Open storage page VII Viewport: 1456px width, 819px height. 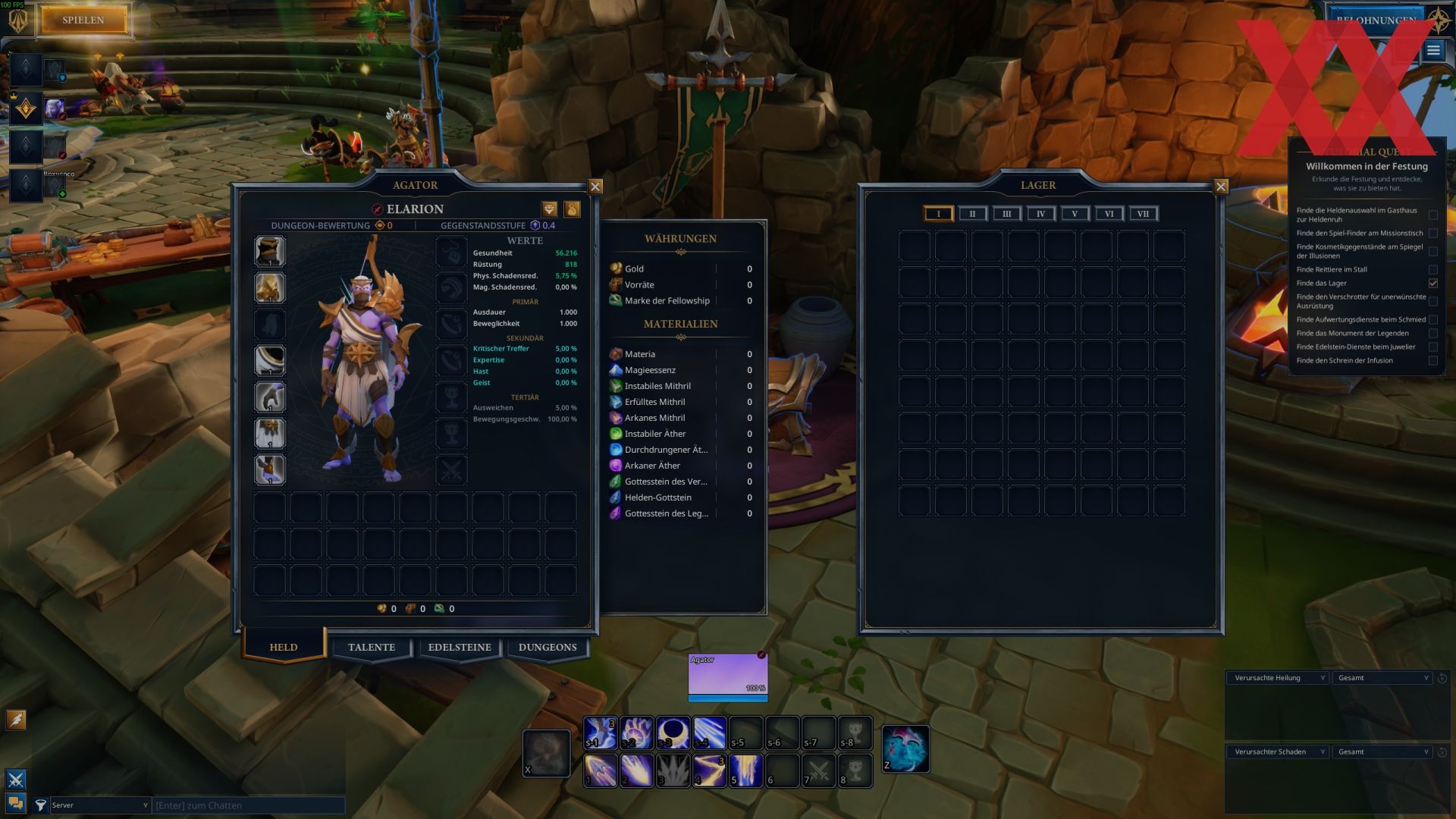coord(1143,214)
